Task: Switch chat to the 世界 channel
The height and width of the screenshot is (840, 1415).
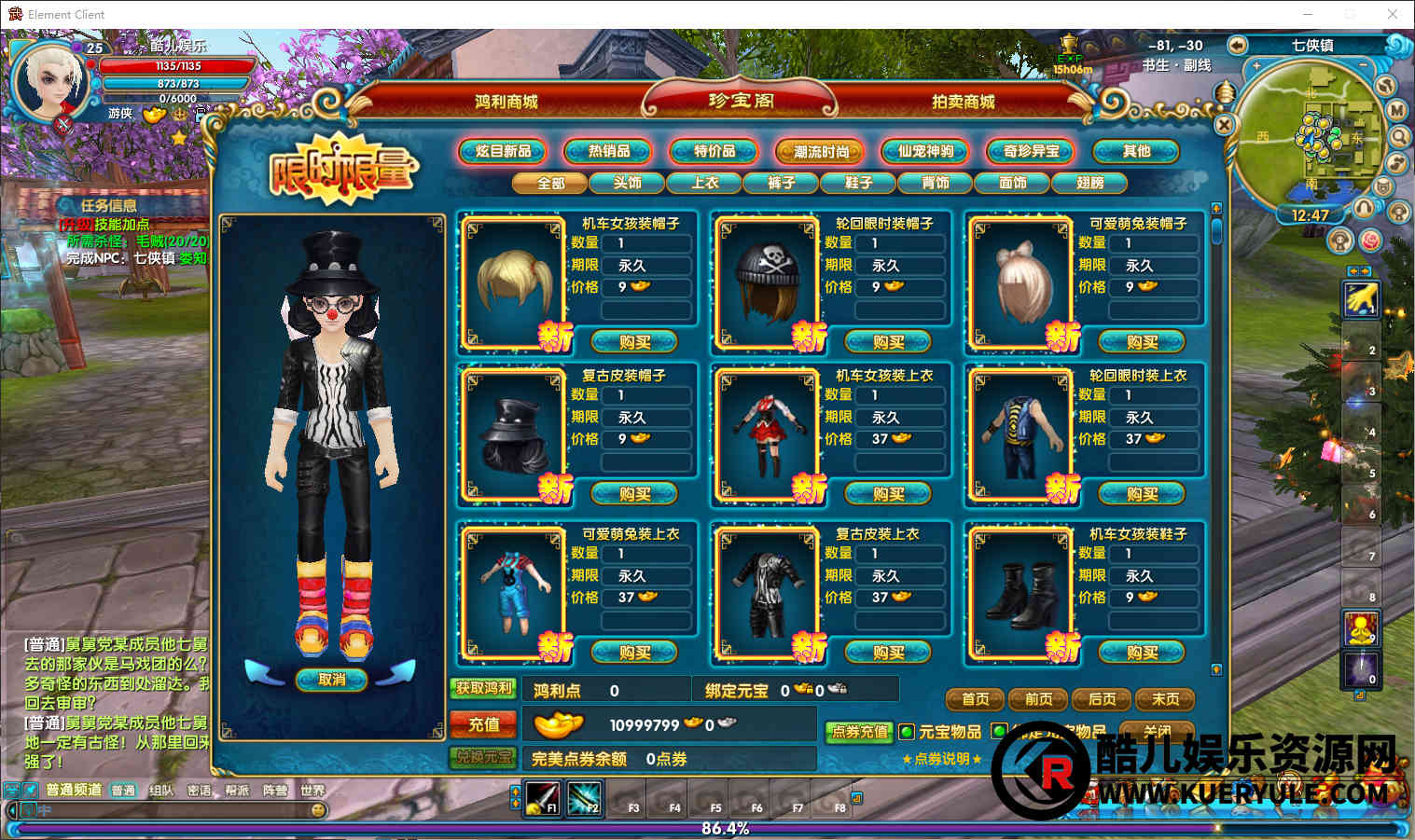Action: click(312, 791)
